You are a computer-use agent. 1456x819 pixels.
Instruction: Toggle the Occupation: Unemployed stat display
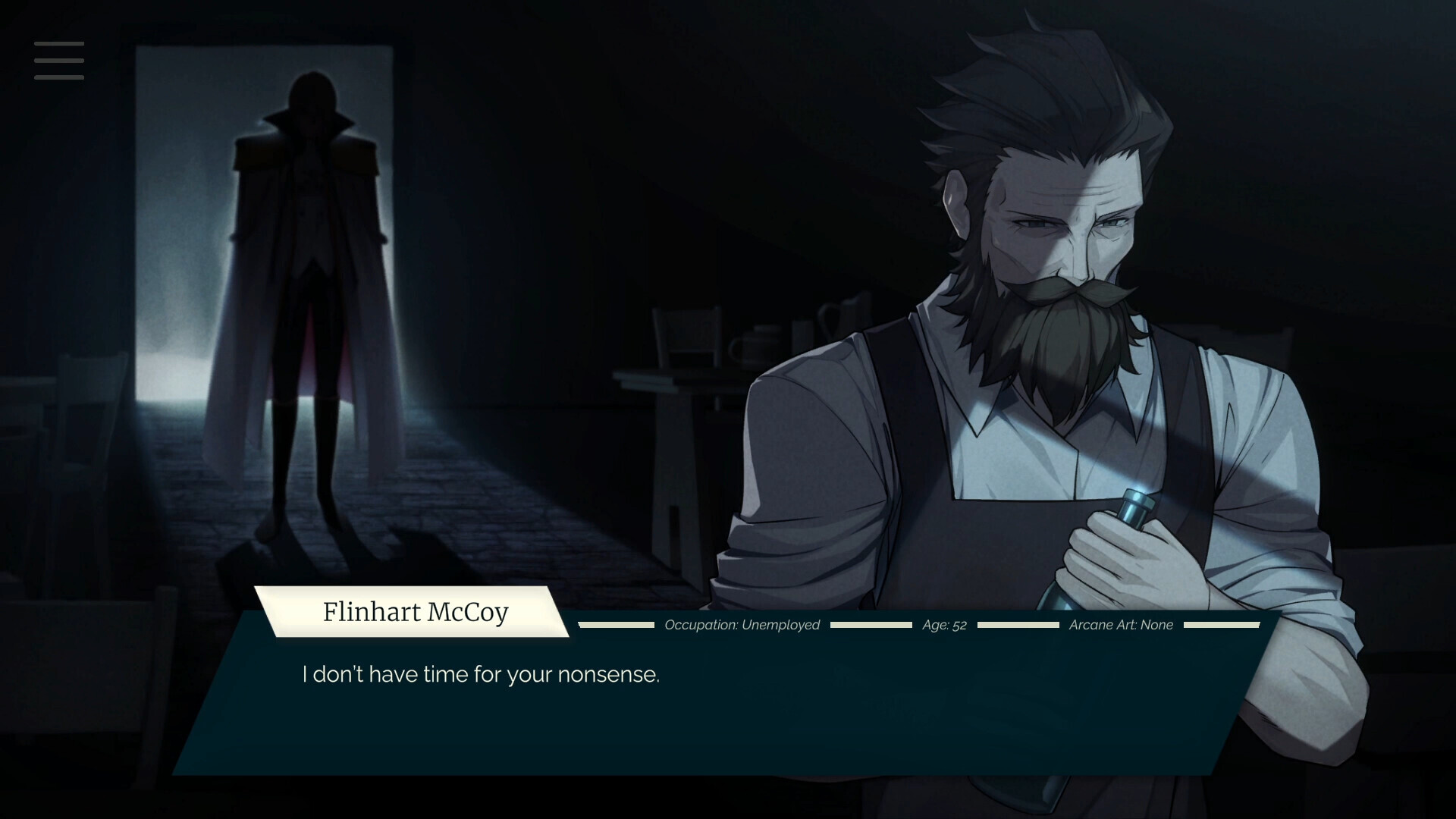coord(742,625)
